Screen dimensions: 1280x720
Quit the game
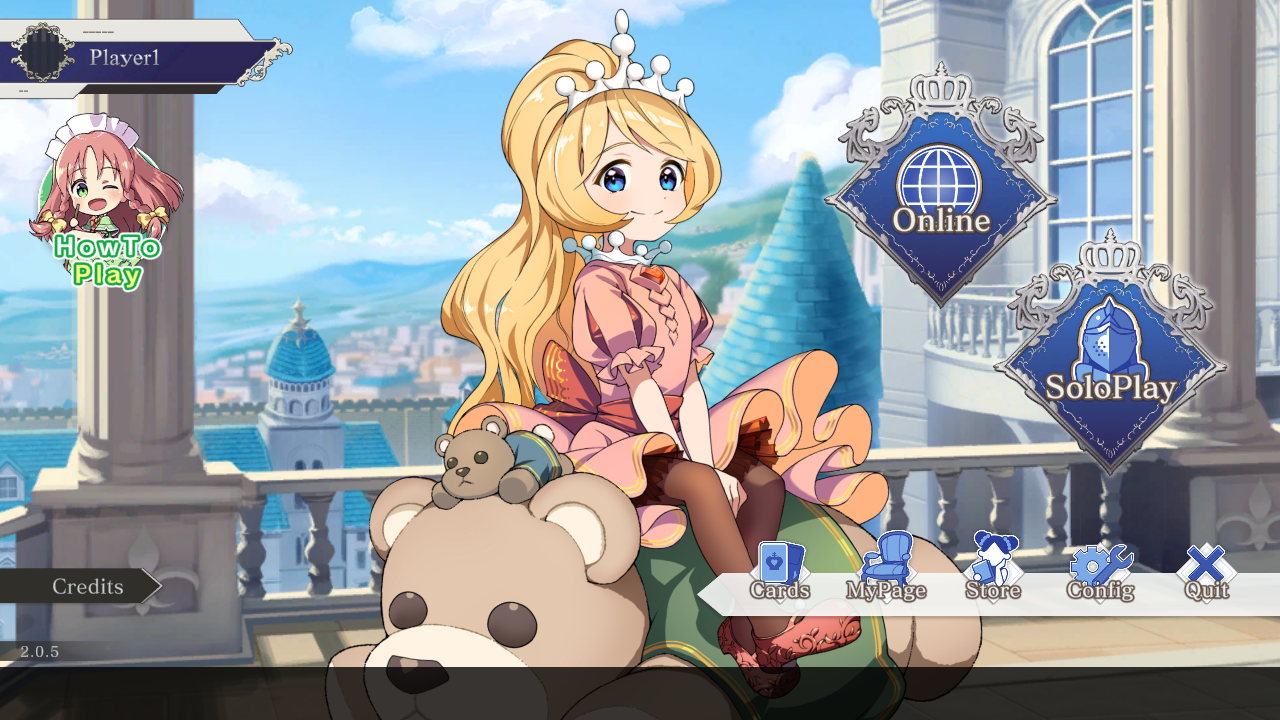coord(1206,572)
